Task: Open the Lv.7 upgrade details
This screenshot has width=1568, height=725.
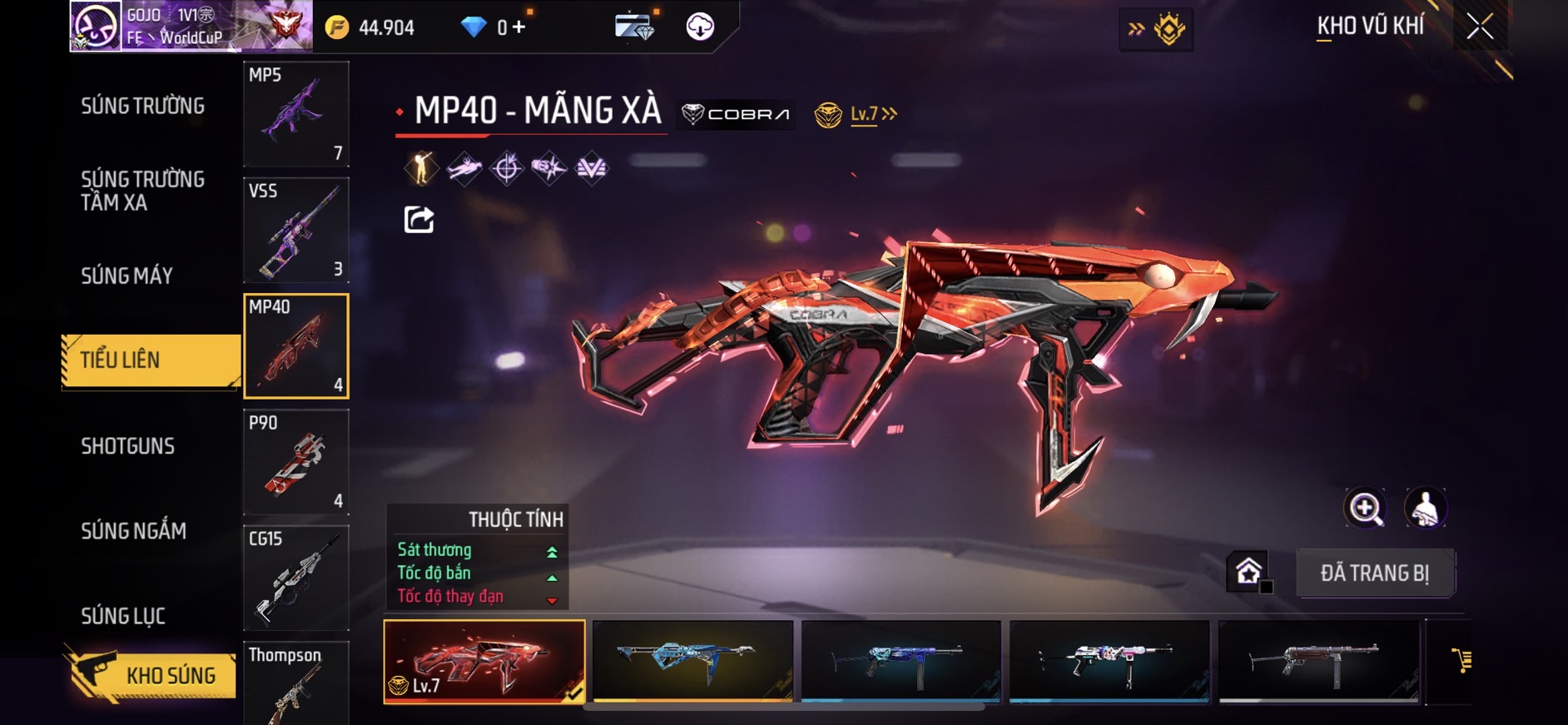Action: 872,114
